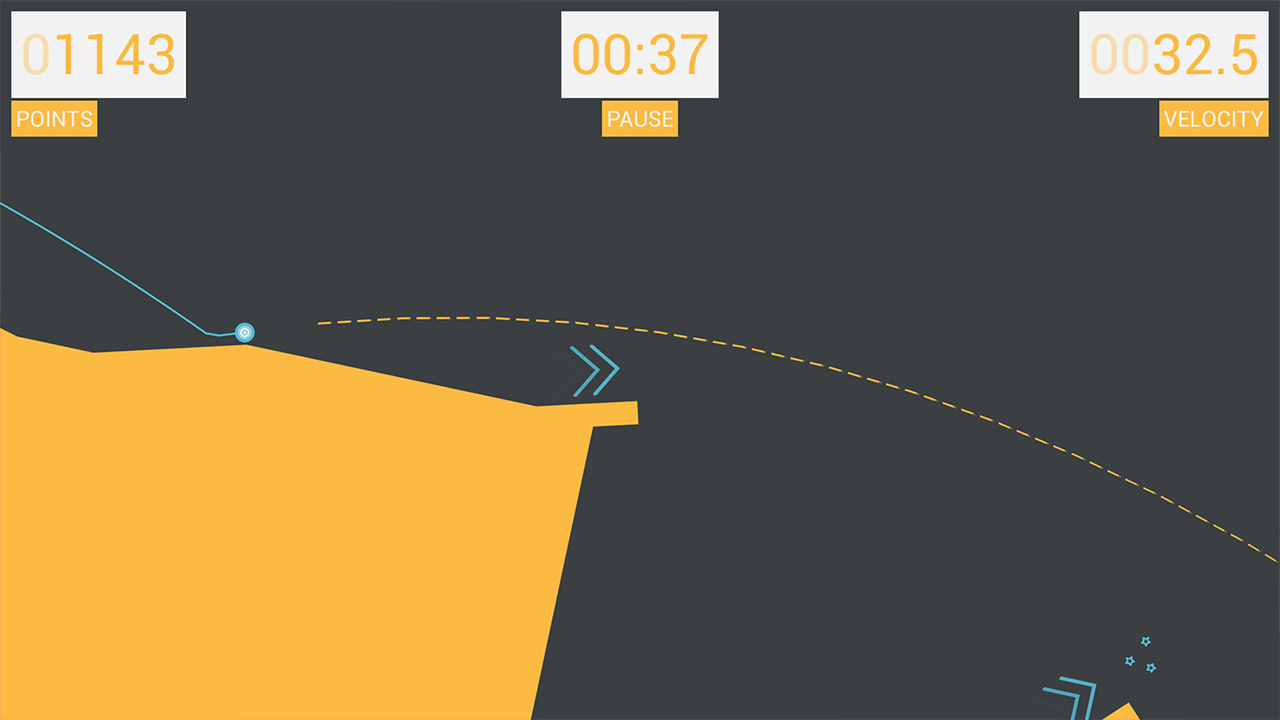Click the blue ball character
The width and height of the screenshot is (1280, 720).
click(x=245, y=333)
